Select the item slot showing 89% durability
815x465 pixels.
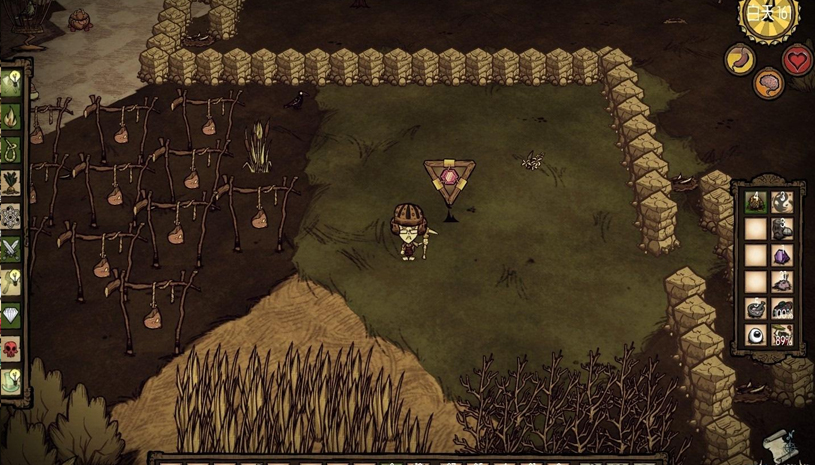pos(782,335)
